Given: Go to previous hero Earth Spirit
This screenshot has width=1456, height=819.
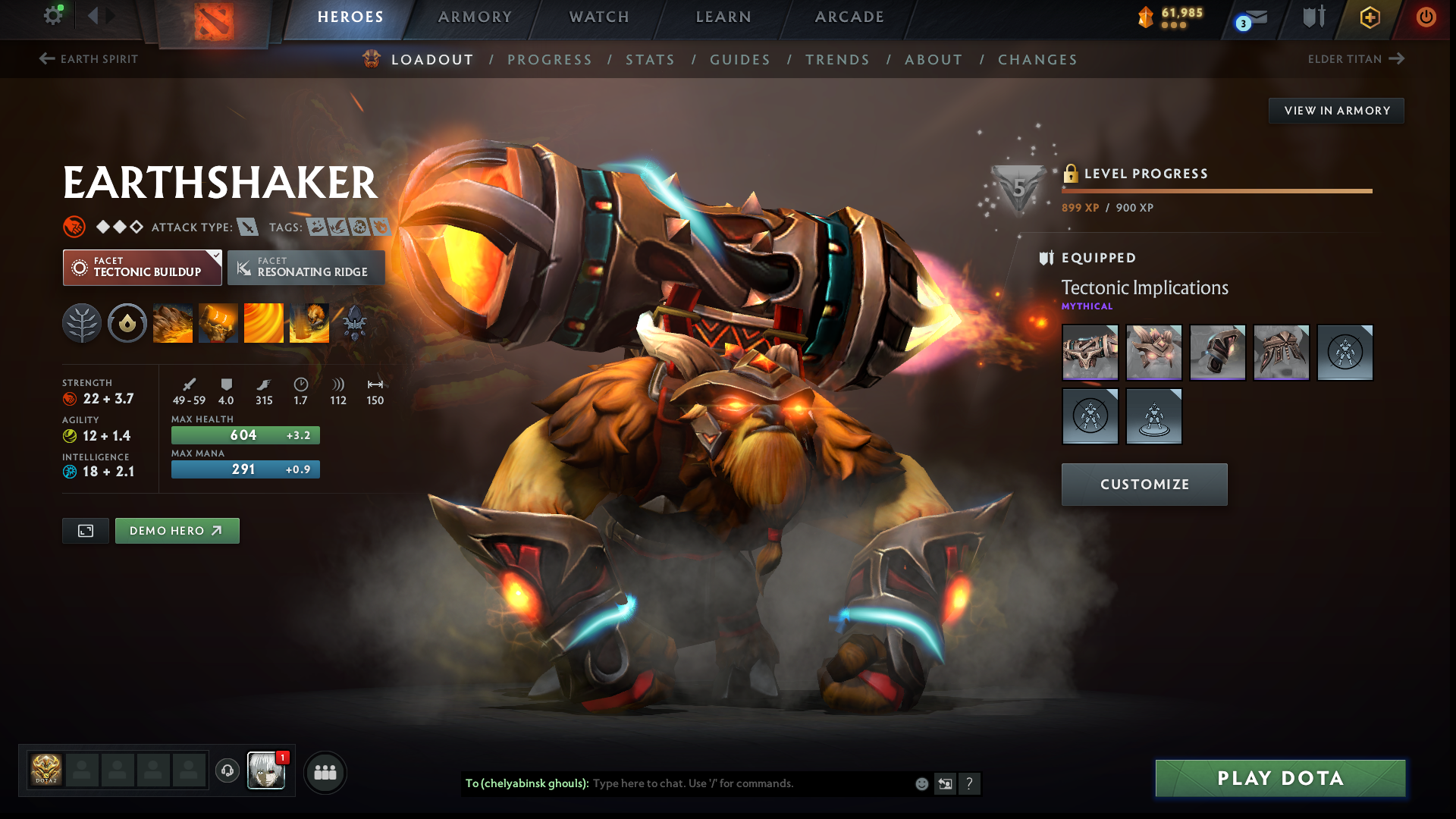Looking at the screenshot, I should pyautogui.click(x=89, y=59).
